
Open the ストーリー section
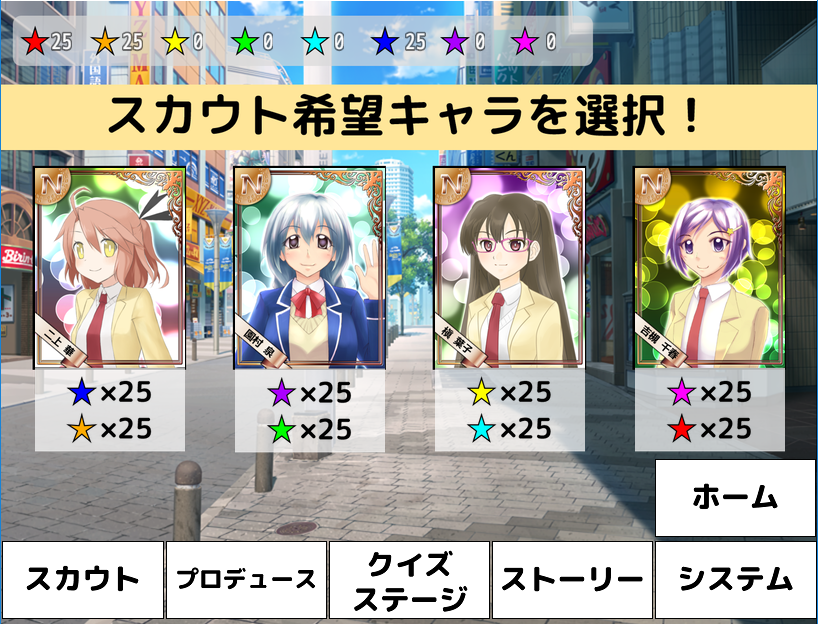[572, 580]
